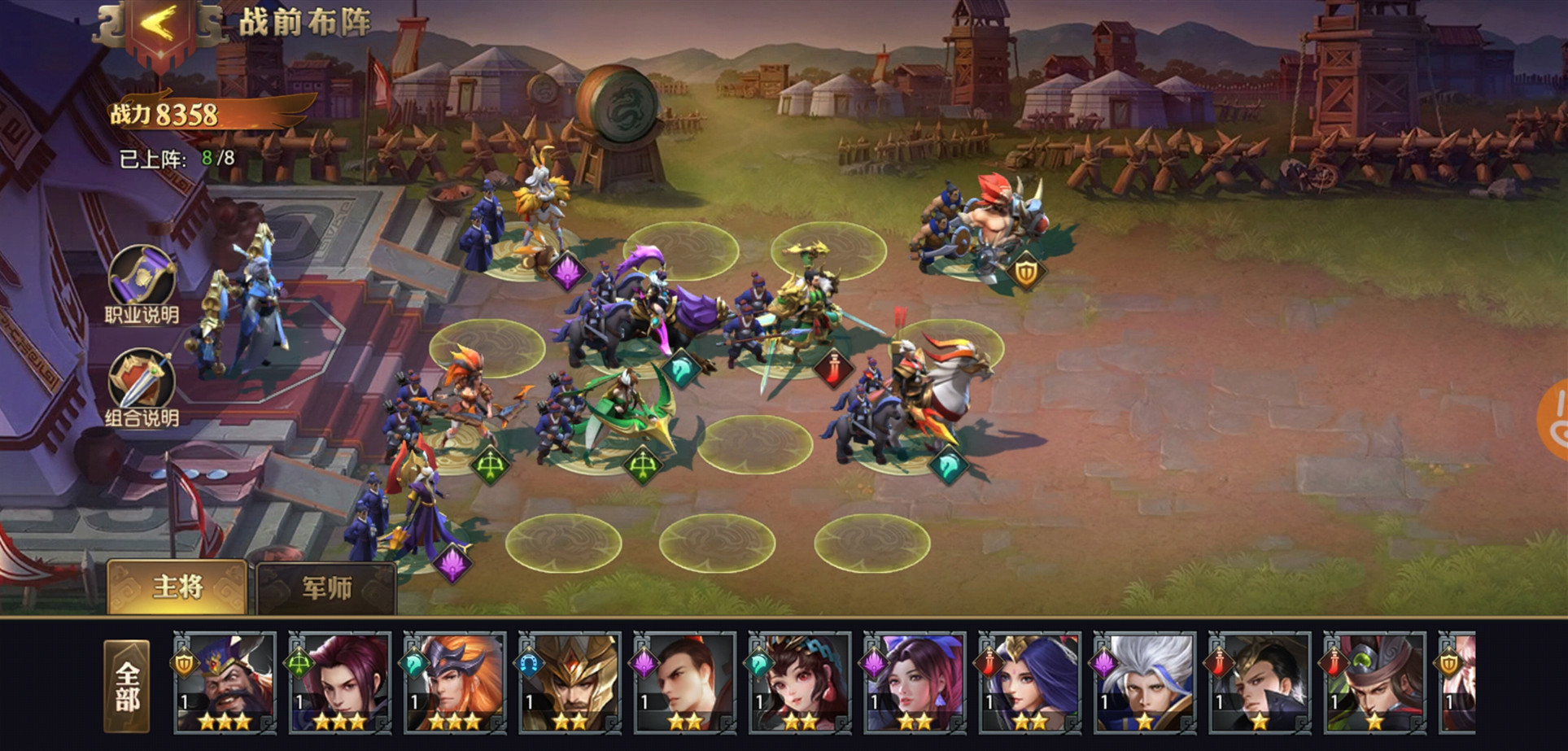Choose the purple-haired archer hero card

coord(339,683)
